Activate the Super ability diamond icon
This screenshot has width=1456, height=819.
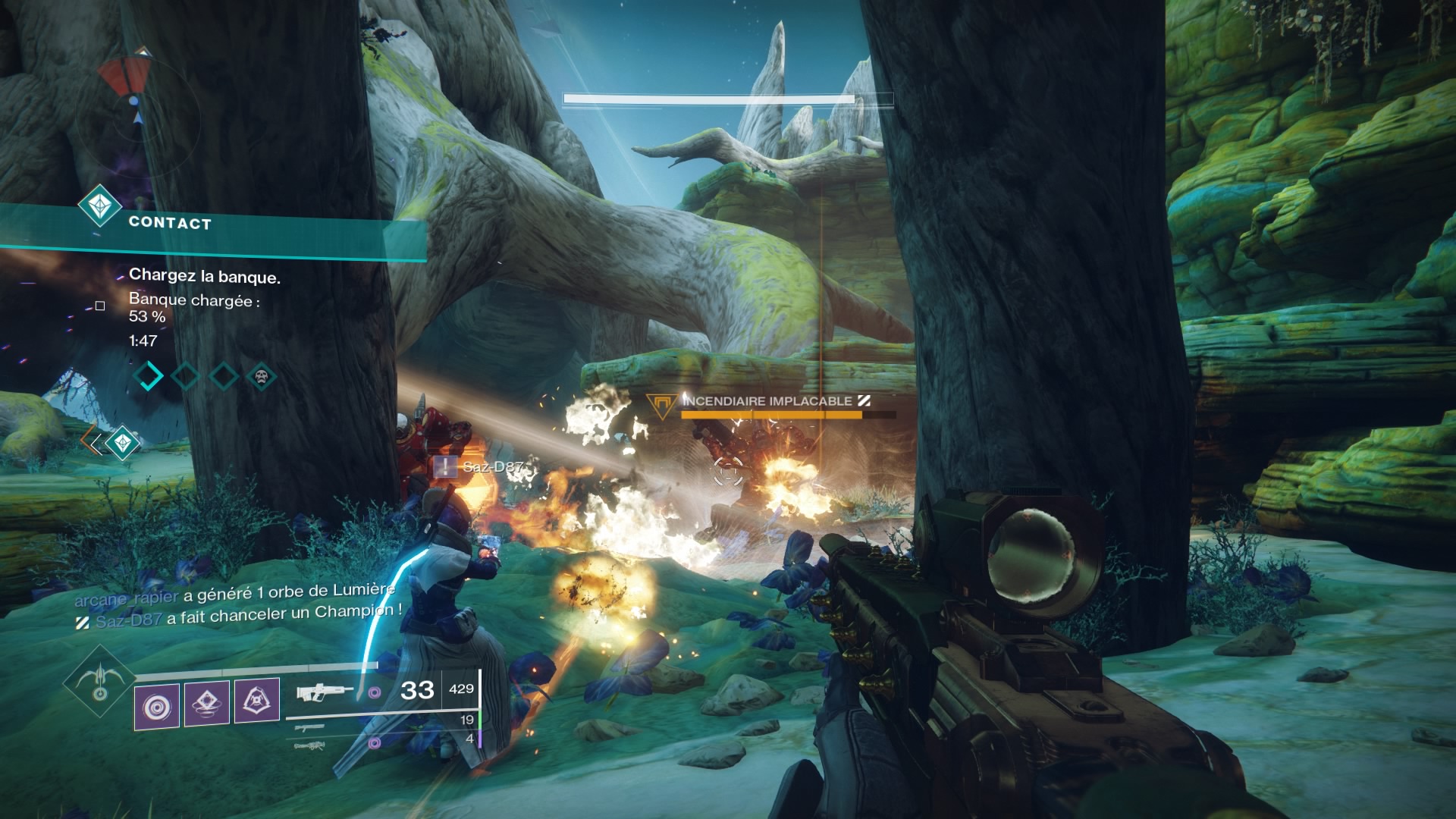[99, 681]
